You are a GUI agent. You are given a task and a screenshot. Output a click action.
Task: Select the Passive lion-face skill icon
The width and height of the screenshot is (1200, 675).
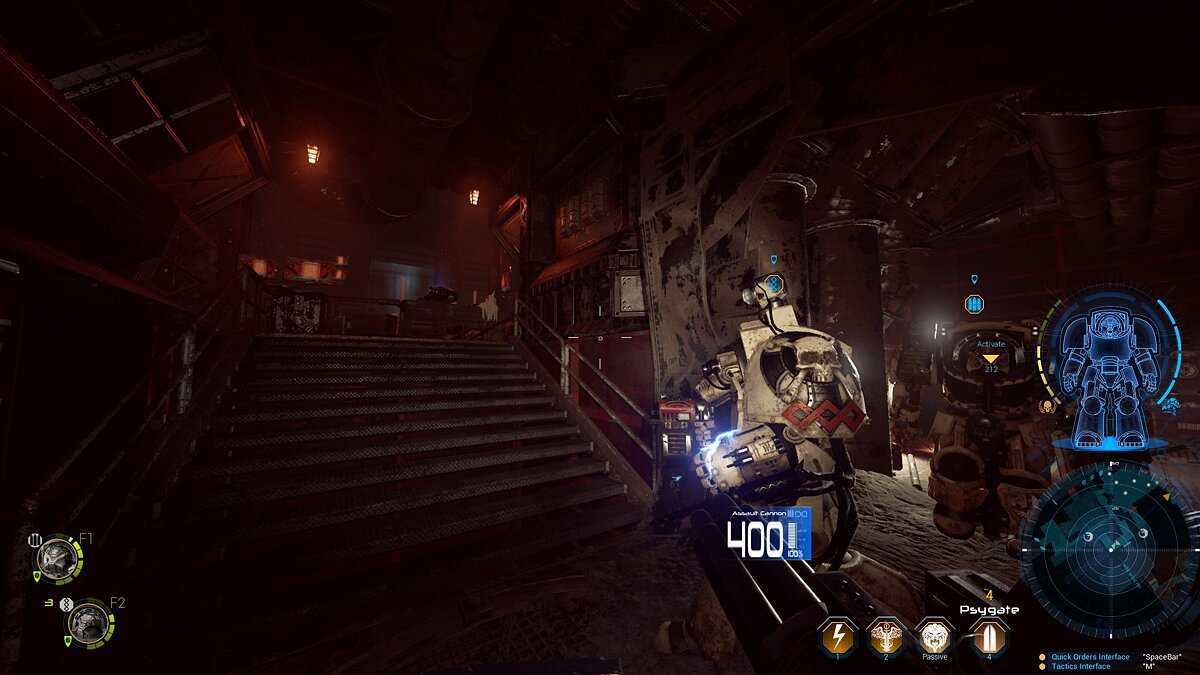[x=935, y=636]
